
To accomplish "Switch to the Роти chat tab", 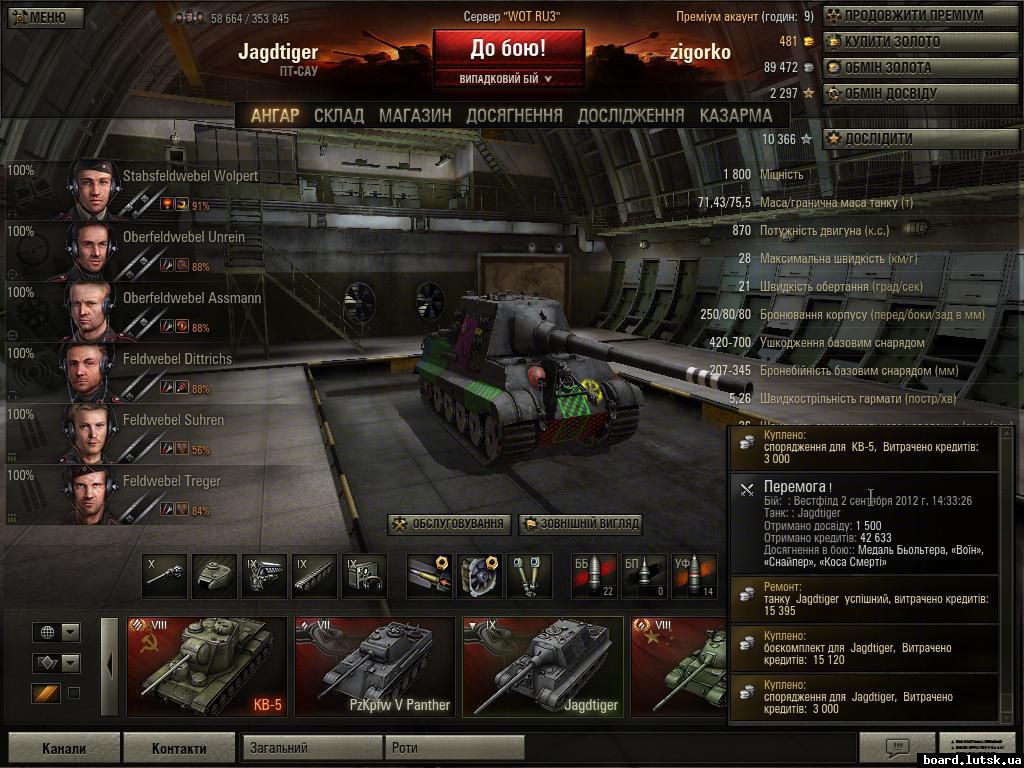I will pos(454,747).
